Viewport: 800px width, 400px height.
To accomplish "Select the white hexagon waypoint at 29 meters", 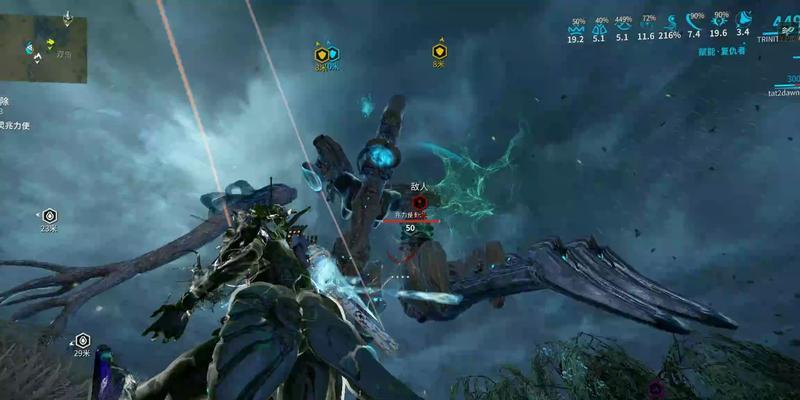I will click(x=82, y=340).
